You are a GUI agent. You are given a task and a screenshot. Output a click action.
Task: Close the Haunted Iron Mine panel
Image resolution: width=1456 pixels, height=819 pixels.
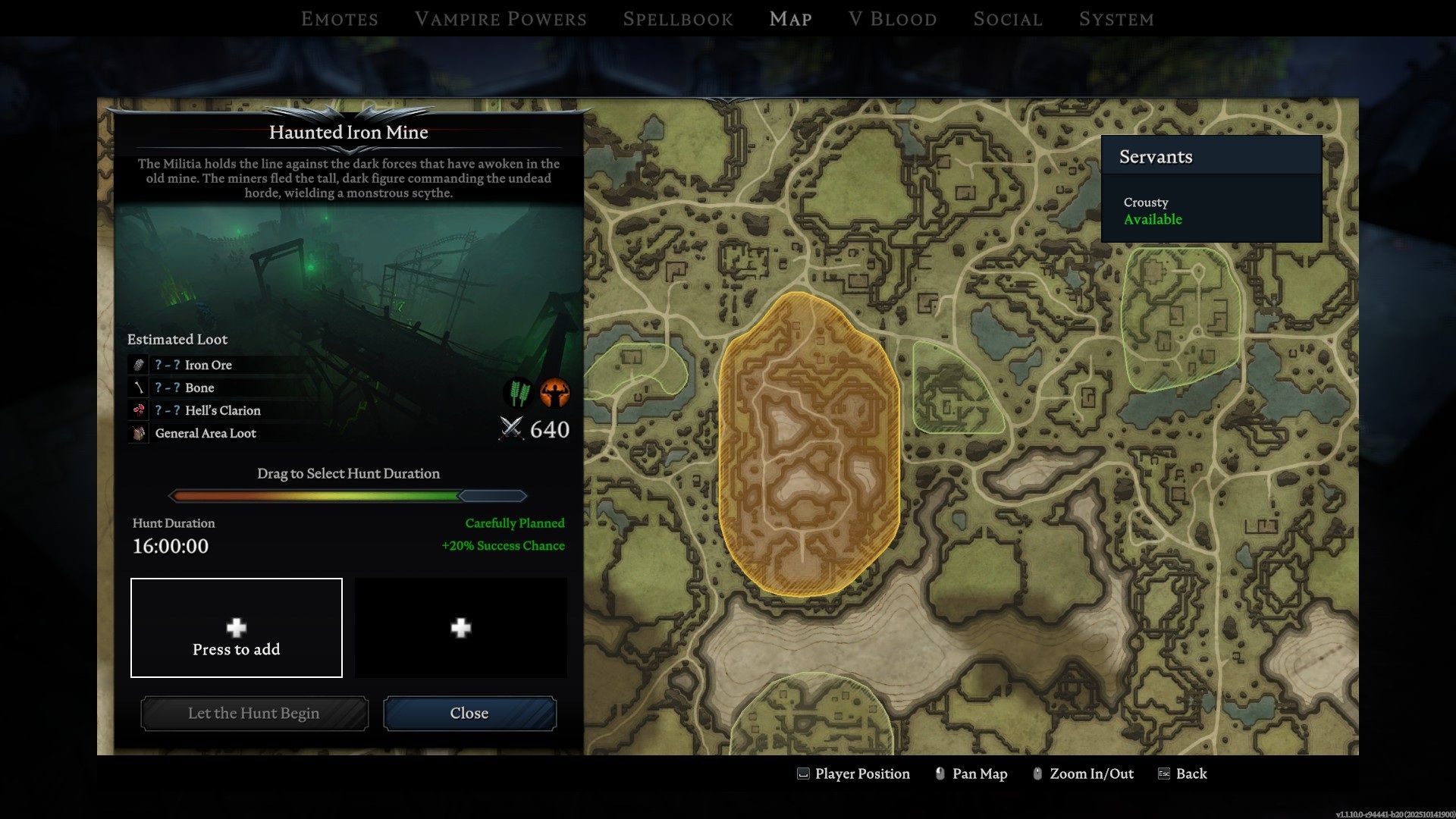click(x=469, y=714)
